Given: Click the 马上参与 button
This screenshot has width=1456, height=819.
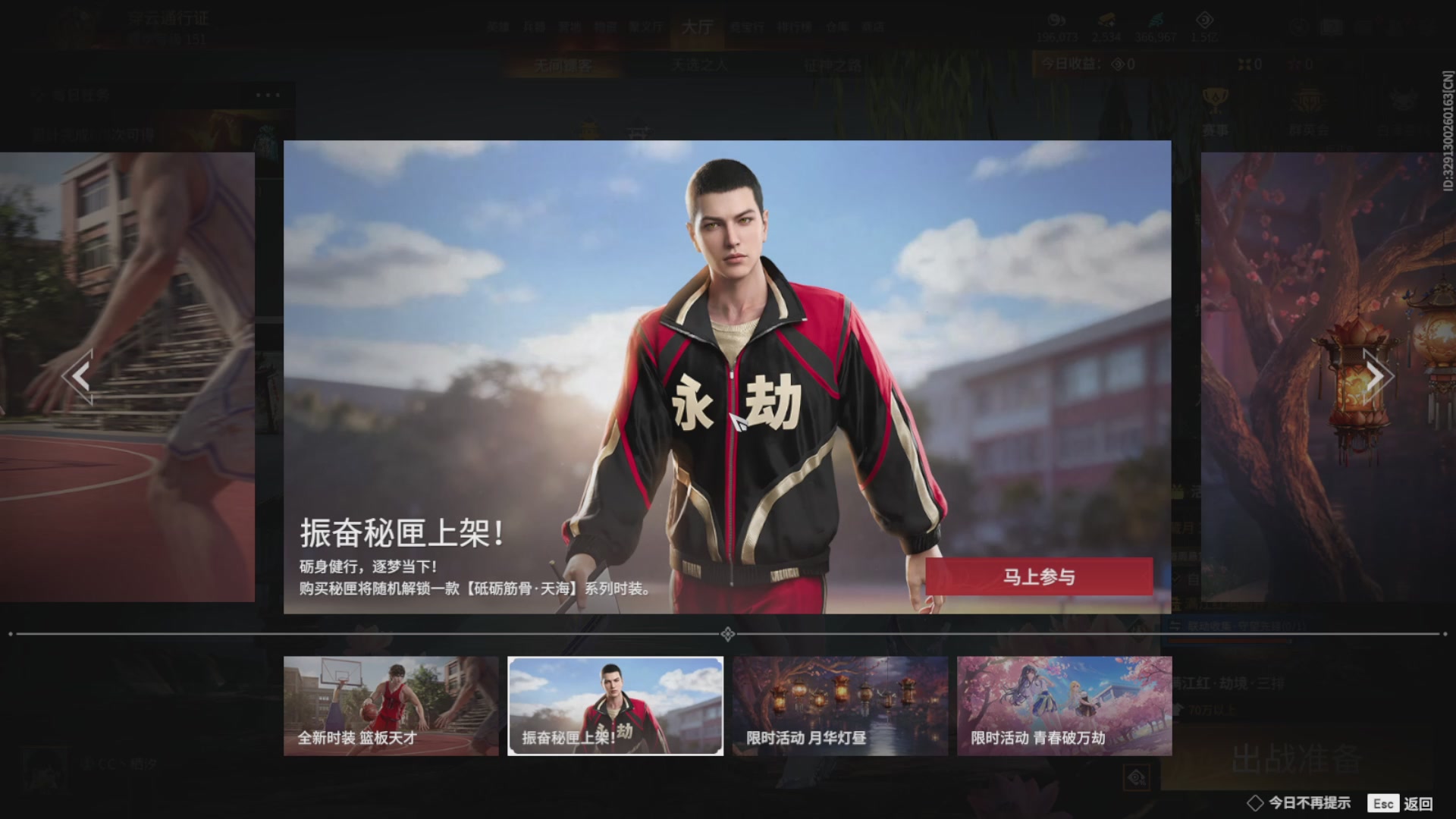Looking at the screenshot, I should 1037,576.
